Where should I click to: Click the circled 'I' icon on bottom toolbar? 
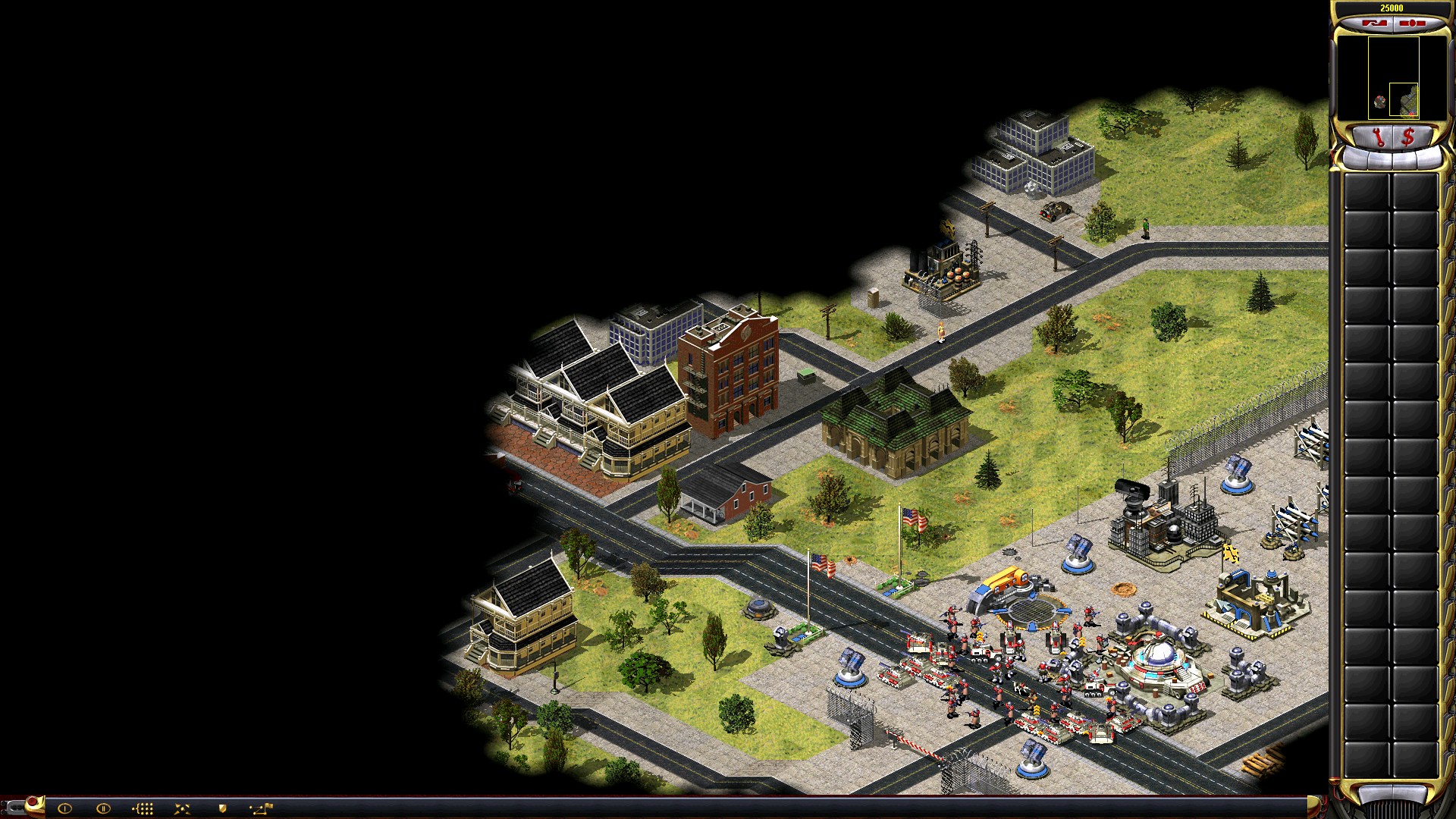click(x=64, y=808)
